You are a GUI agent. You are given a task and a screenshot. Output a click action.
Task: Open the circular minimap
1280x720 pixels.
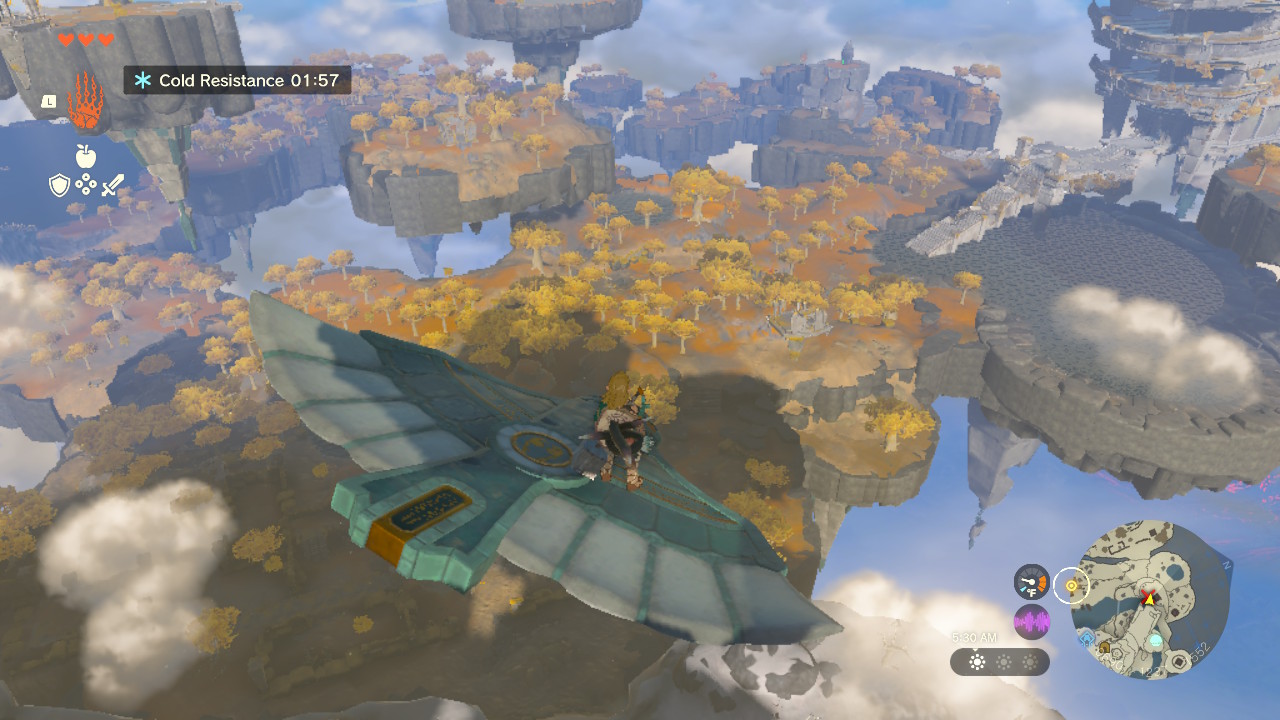(1150, 600)
